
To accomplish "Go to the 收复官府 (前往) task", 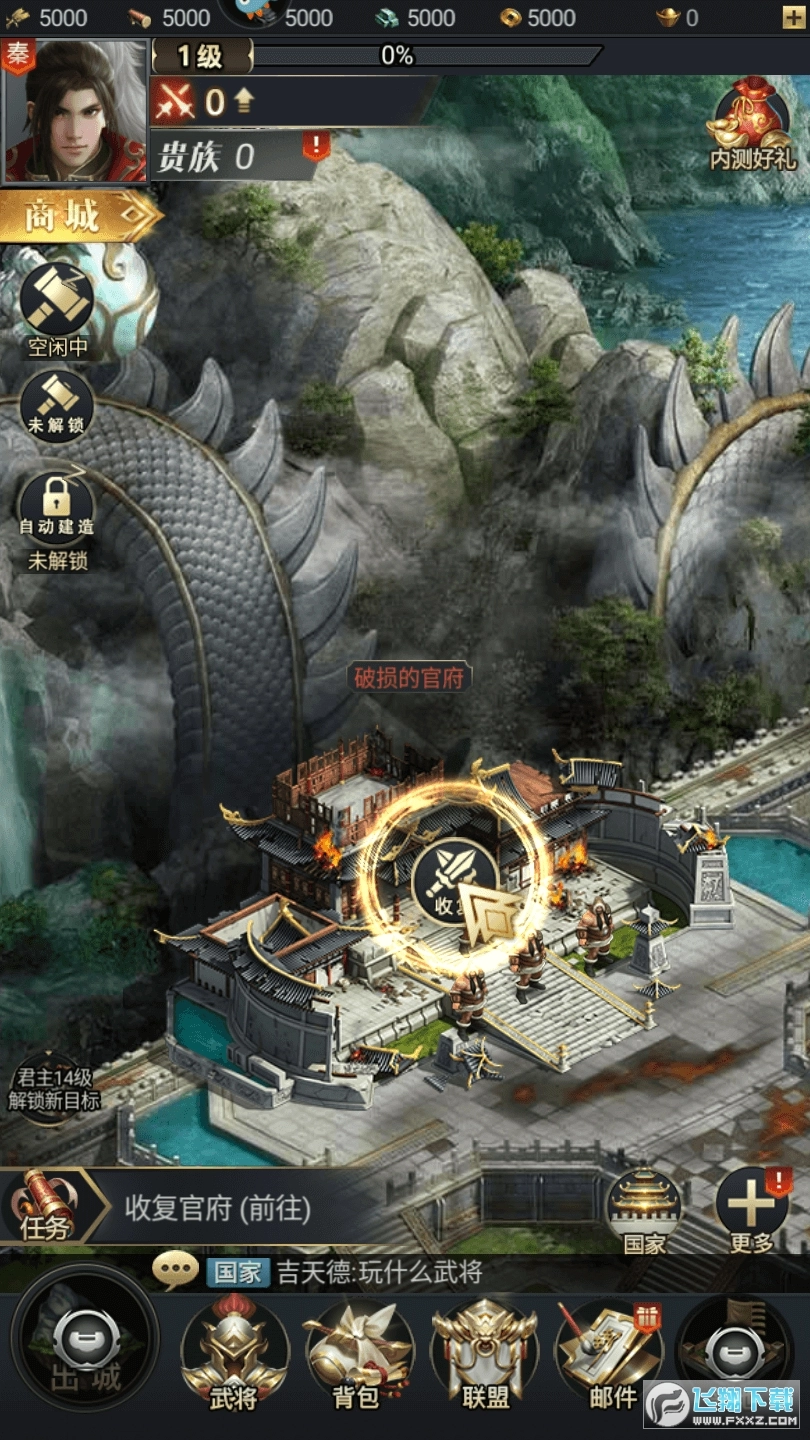I will point(218,1208).
